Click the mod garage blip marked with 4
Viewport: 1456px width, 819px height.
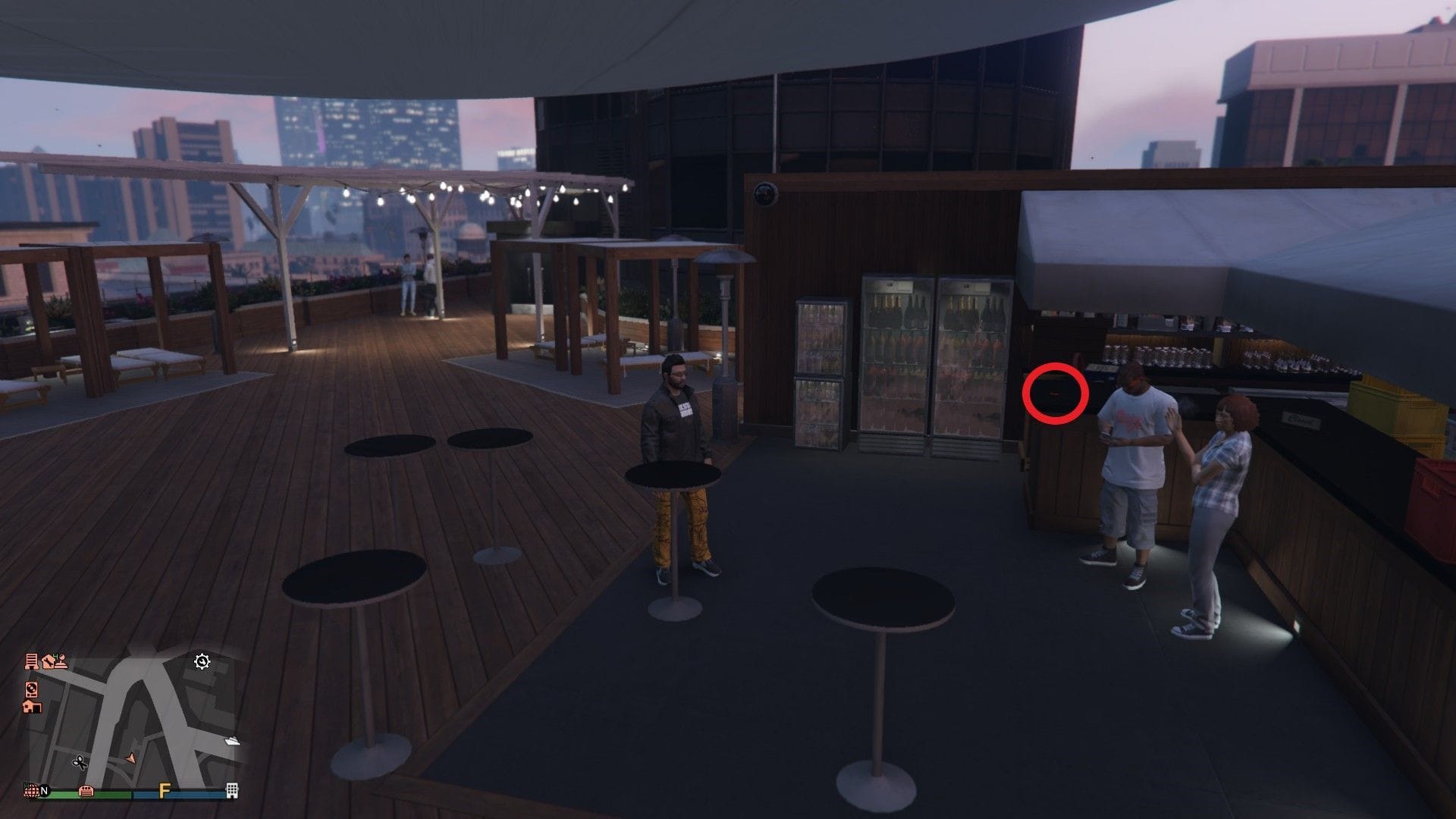click(x=47, y=661)
